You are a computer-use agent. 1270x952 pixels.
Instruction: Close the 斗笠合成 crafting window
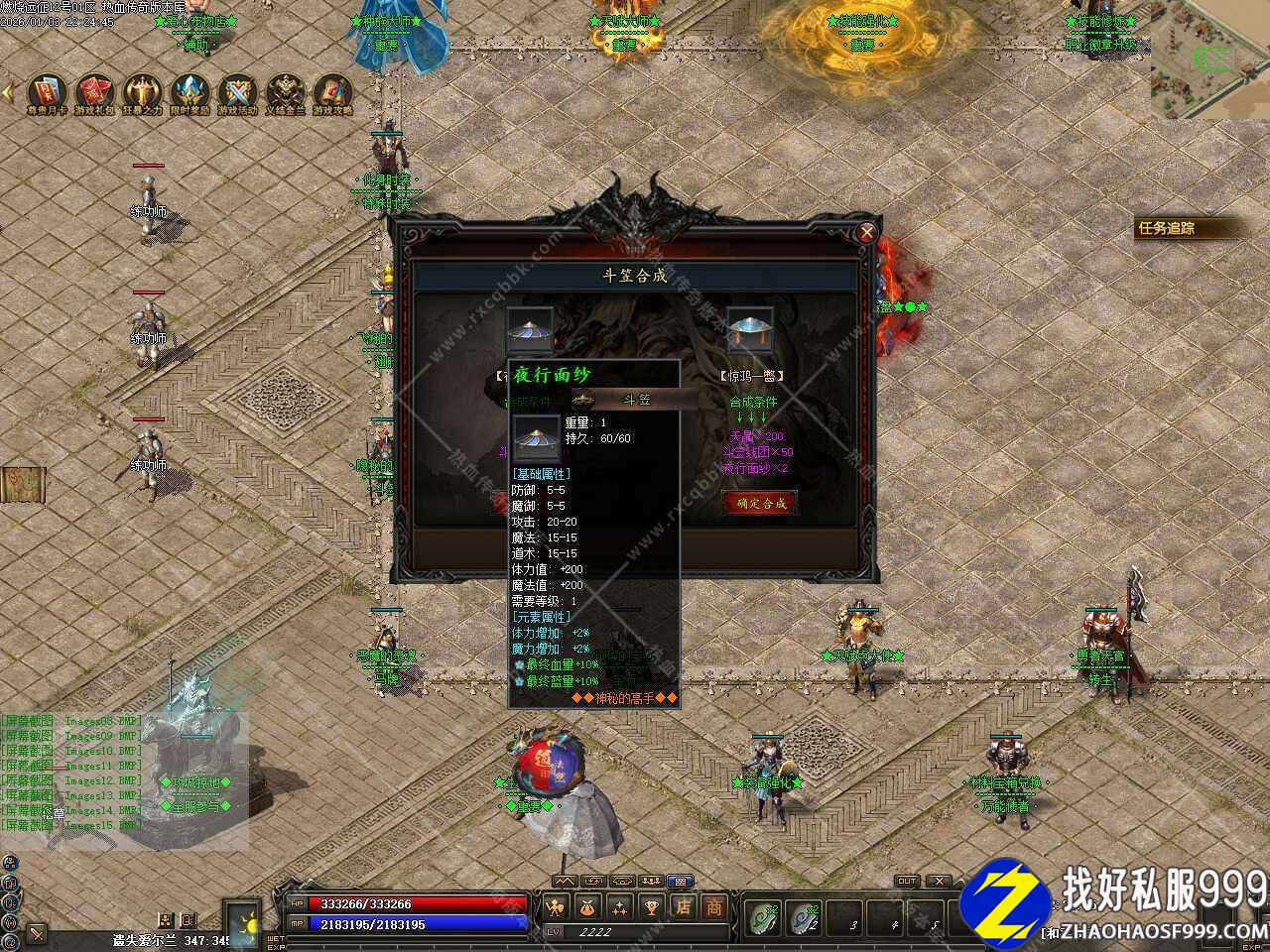pyautogui.click(x=866, y=233)
